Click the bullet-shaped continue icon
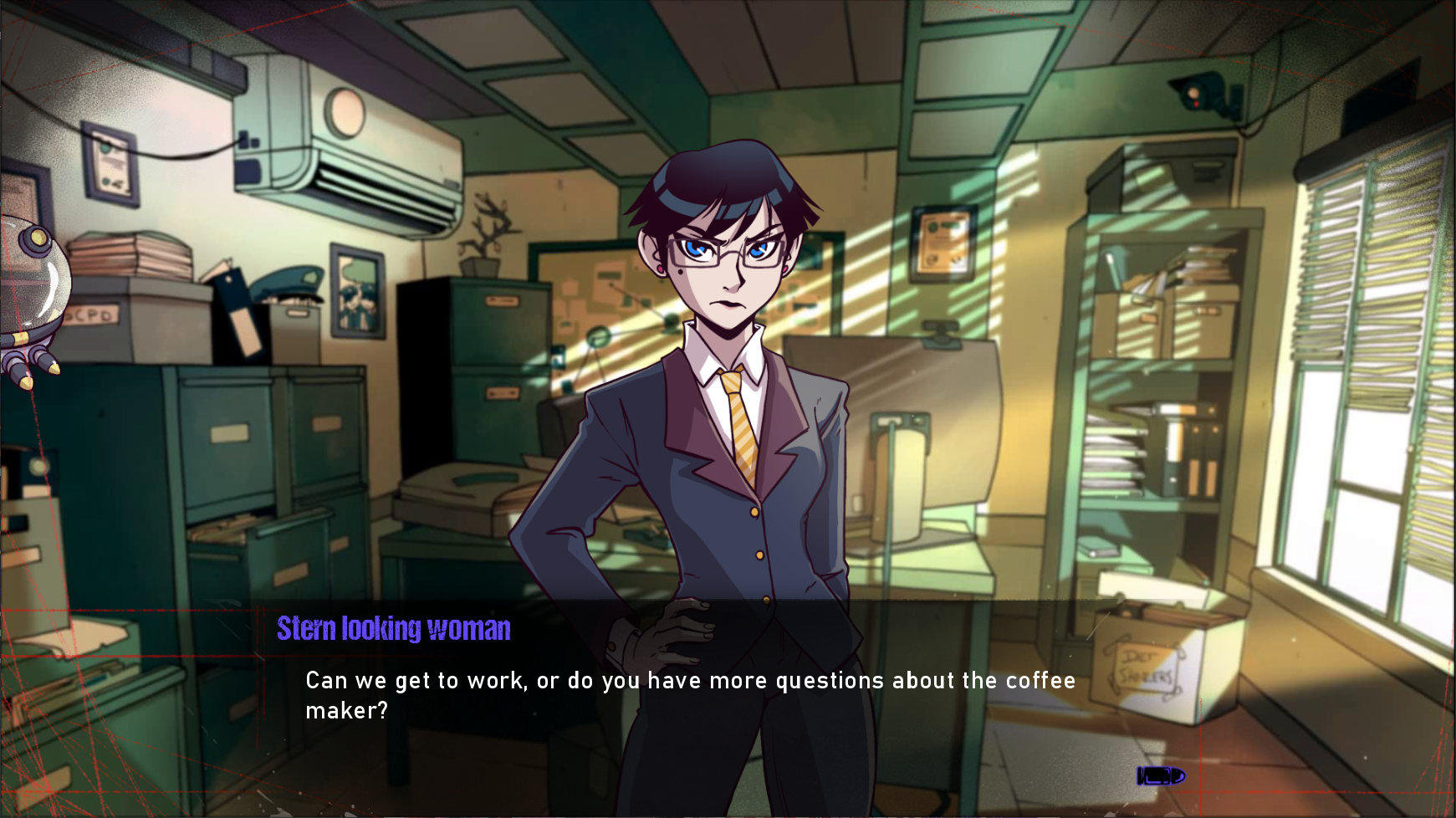This screenshot has height=818, width=1456. point(1160,776)
